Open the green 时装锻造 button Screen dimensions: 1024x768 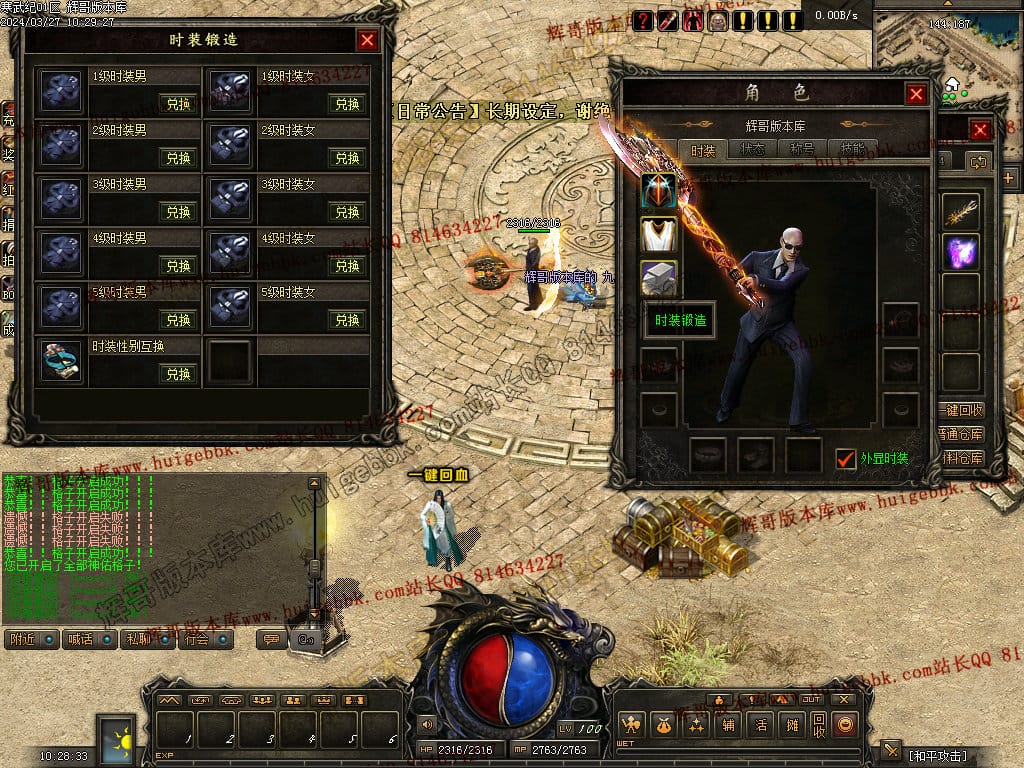click(x=680, y=321)
